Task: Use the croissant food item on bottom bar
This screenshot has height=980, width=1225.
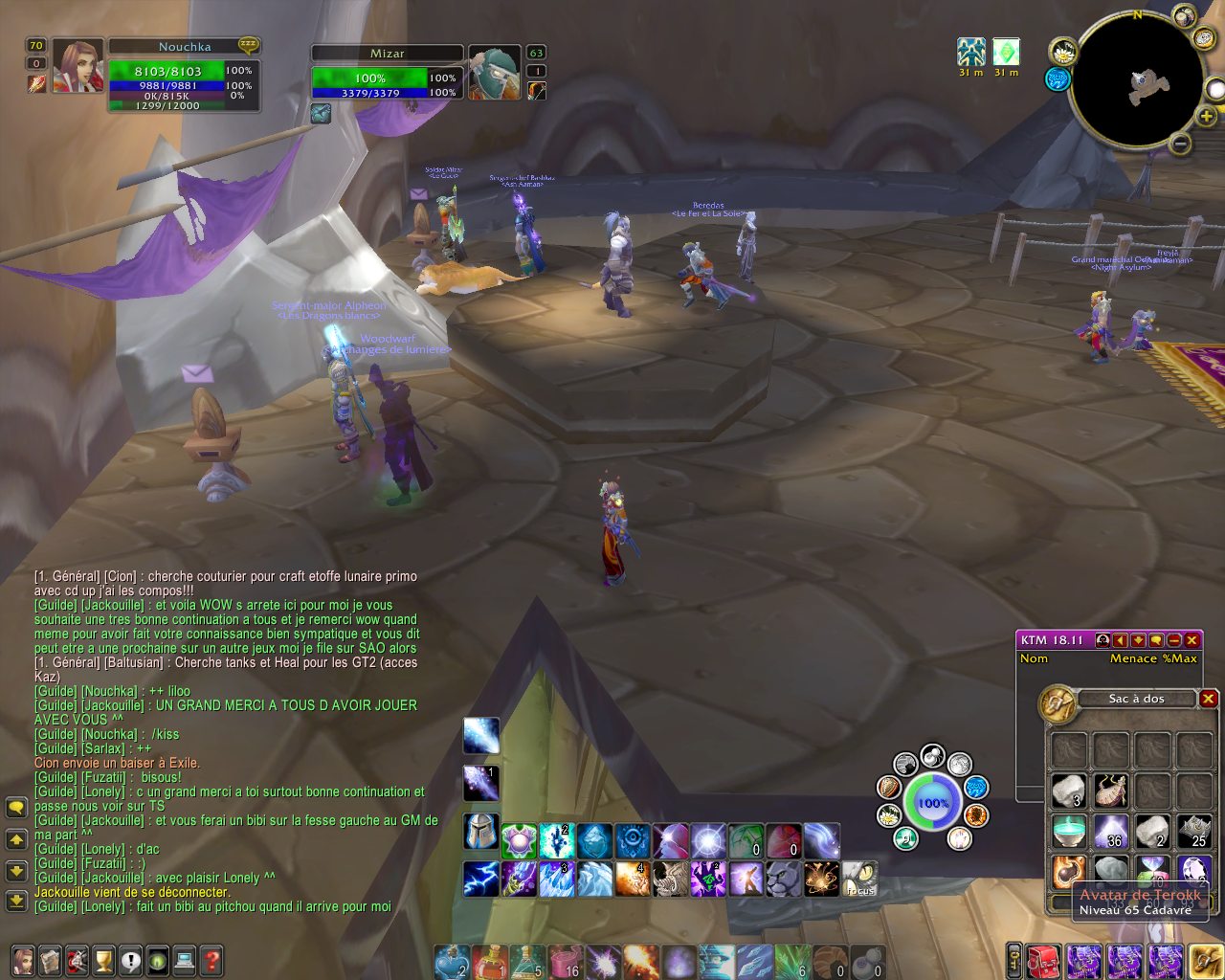Action: coord(831,961)
